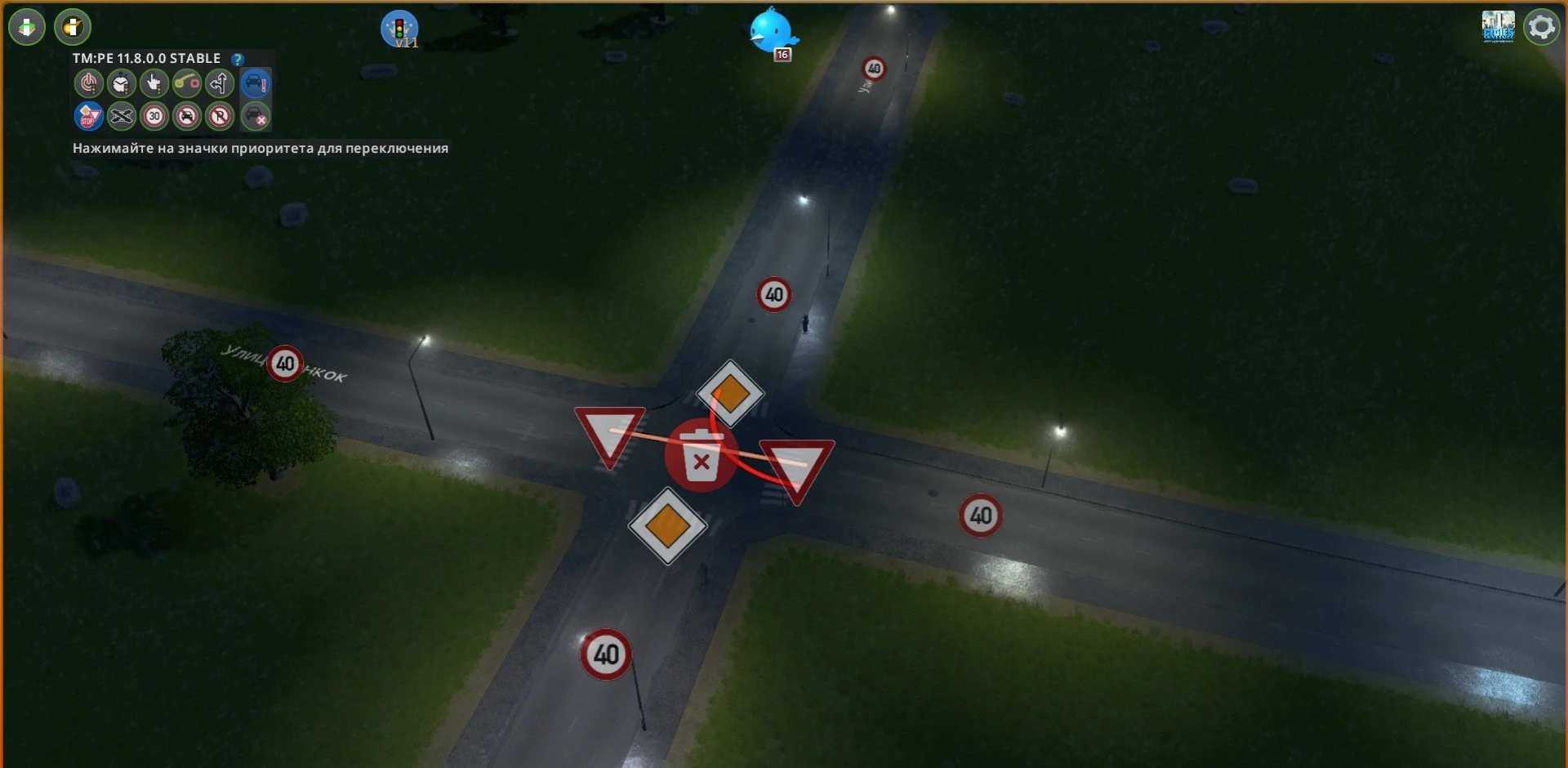Toggle traffic lights with the power-button icon
The image size is (1568, 768).
point(89,83)
